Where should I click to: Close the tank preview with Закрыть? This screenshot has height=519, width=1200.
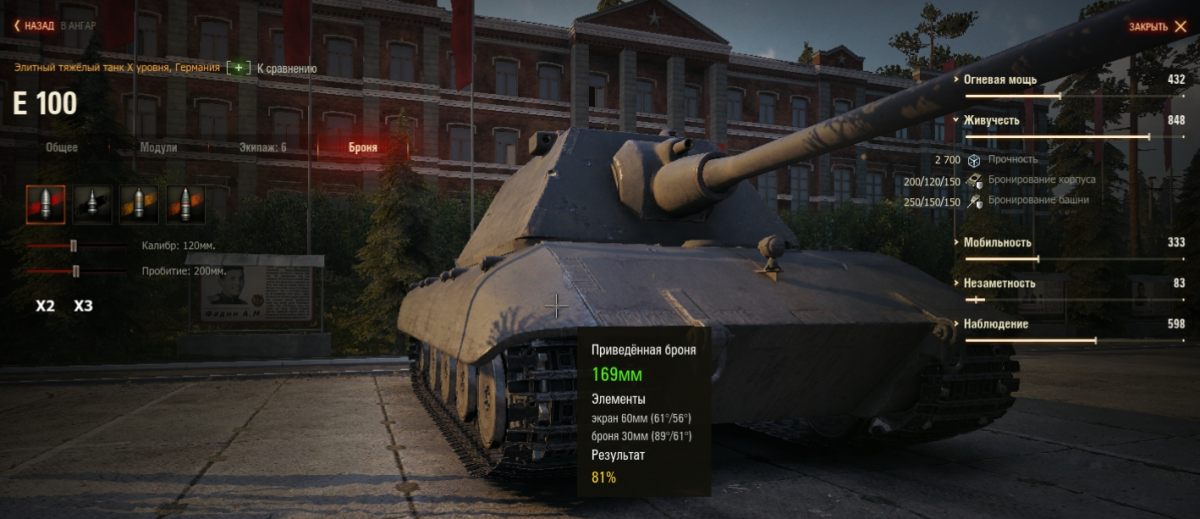coord(1158,27)
